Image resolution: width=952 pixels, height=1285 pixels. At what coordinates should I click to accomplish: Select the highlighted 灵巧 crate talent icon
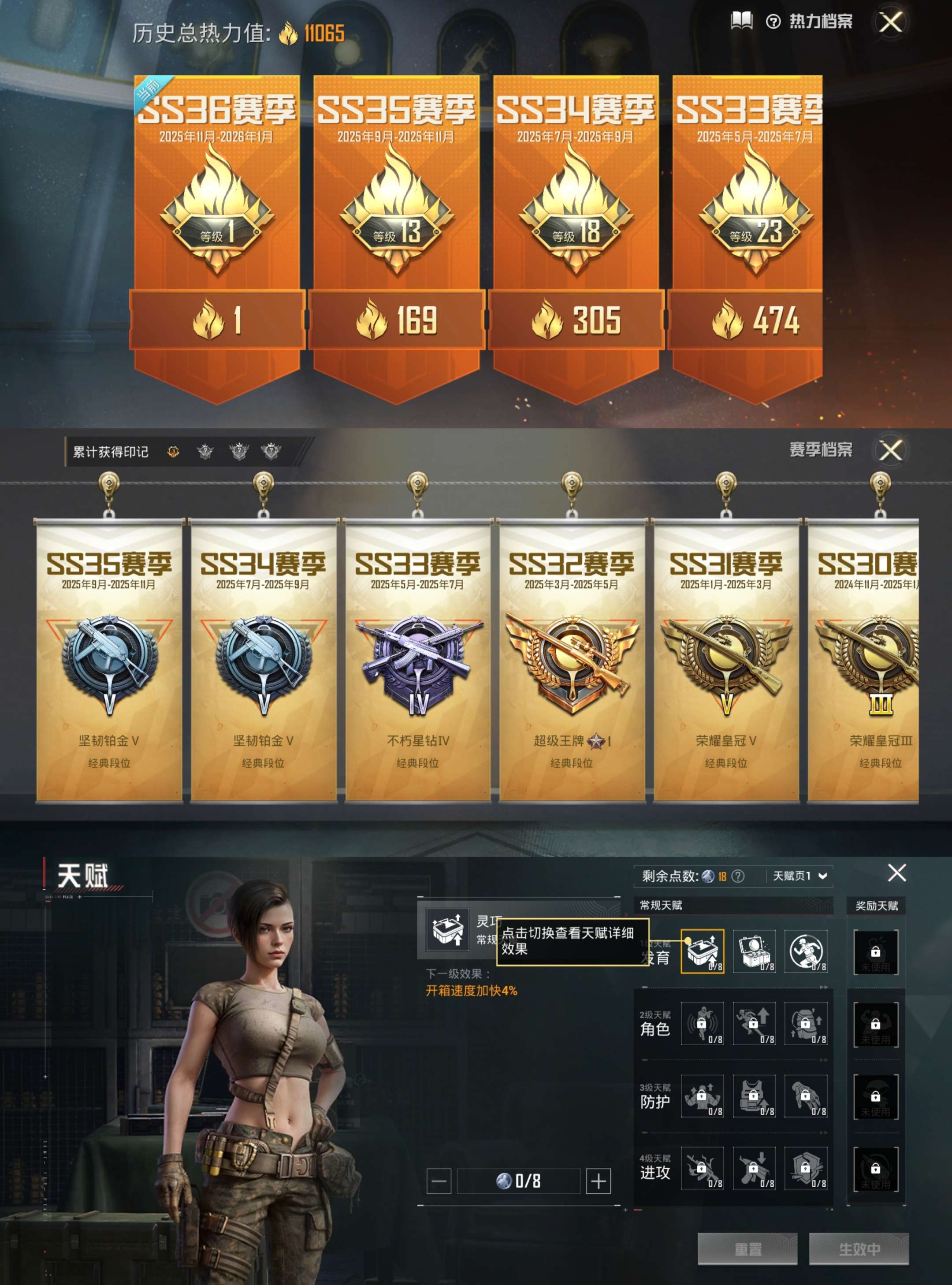click(x=702, y=951)
